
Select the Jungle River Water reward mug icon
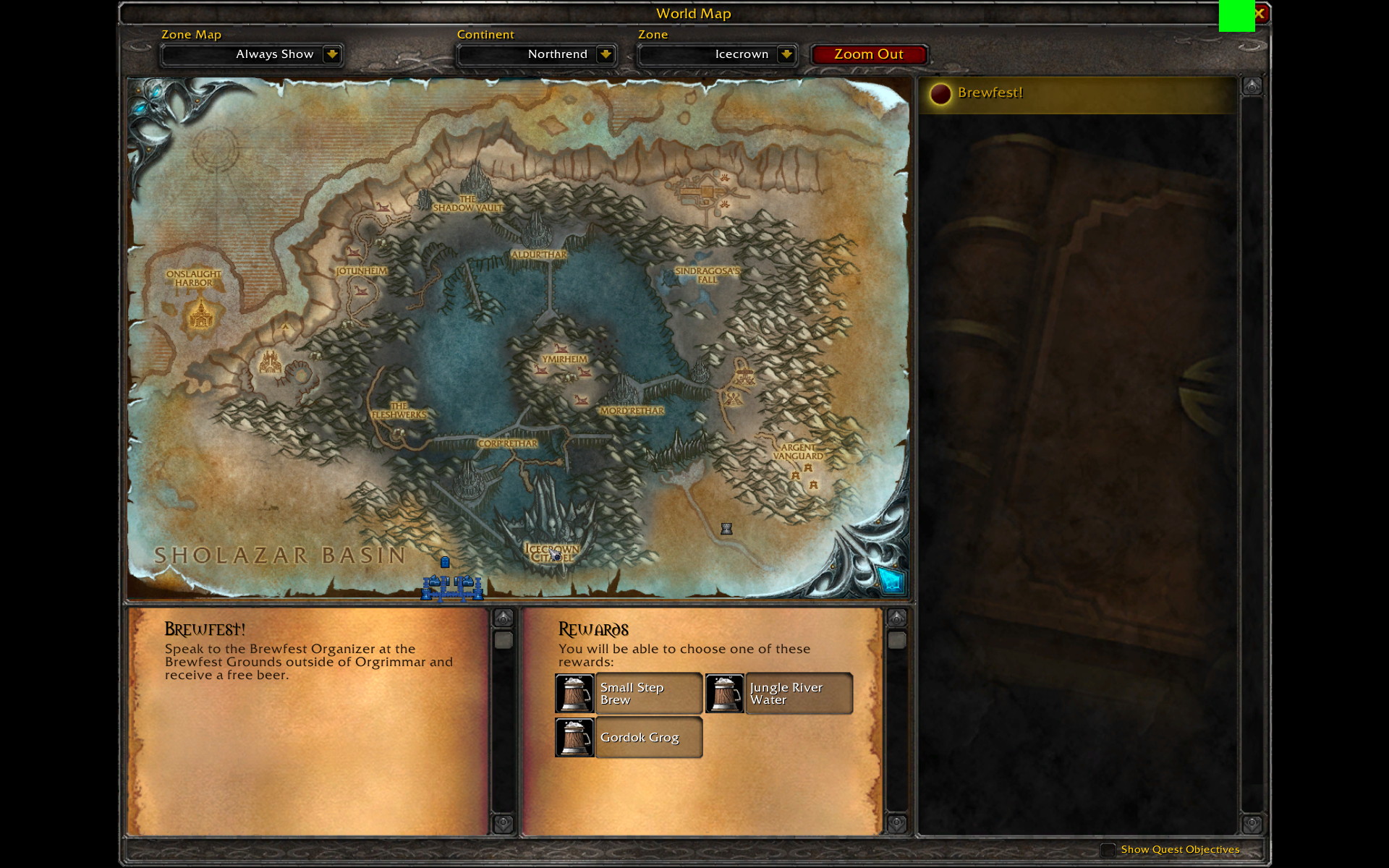pos(724,693)
